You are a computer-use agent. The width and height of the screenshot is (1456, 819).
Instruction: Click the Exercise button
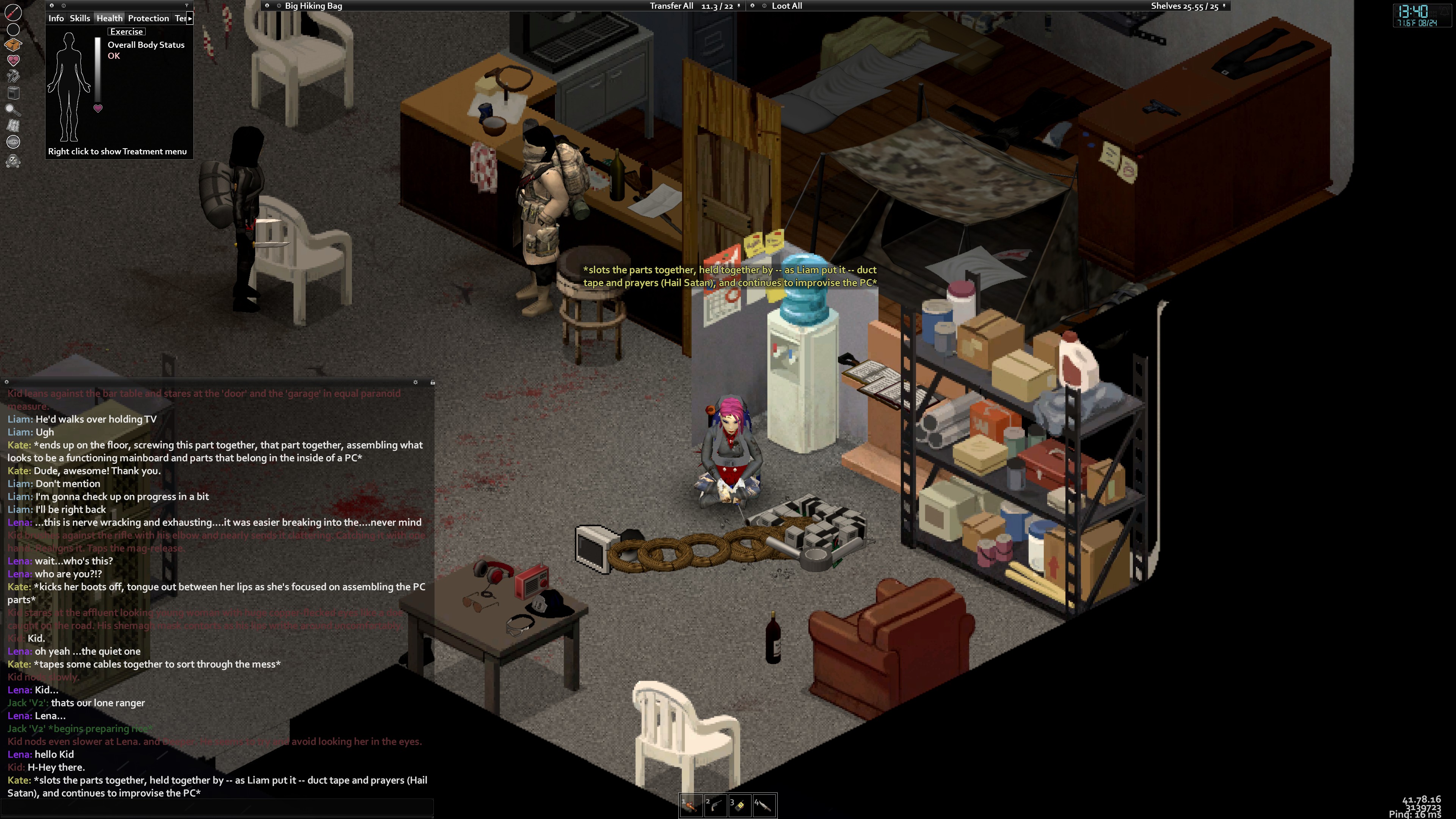tap(126, 31)
